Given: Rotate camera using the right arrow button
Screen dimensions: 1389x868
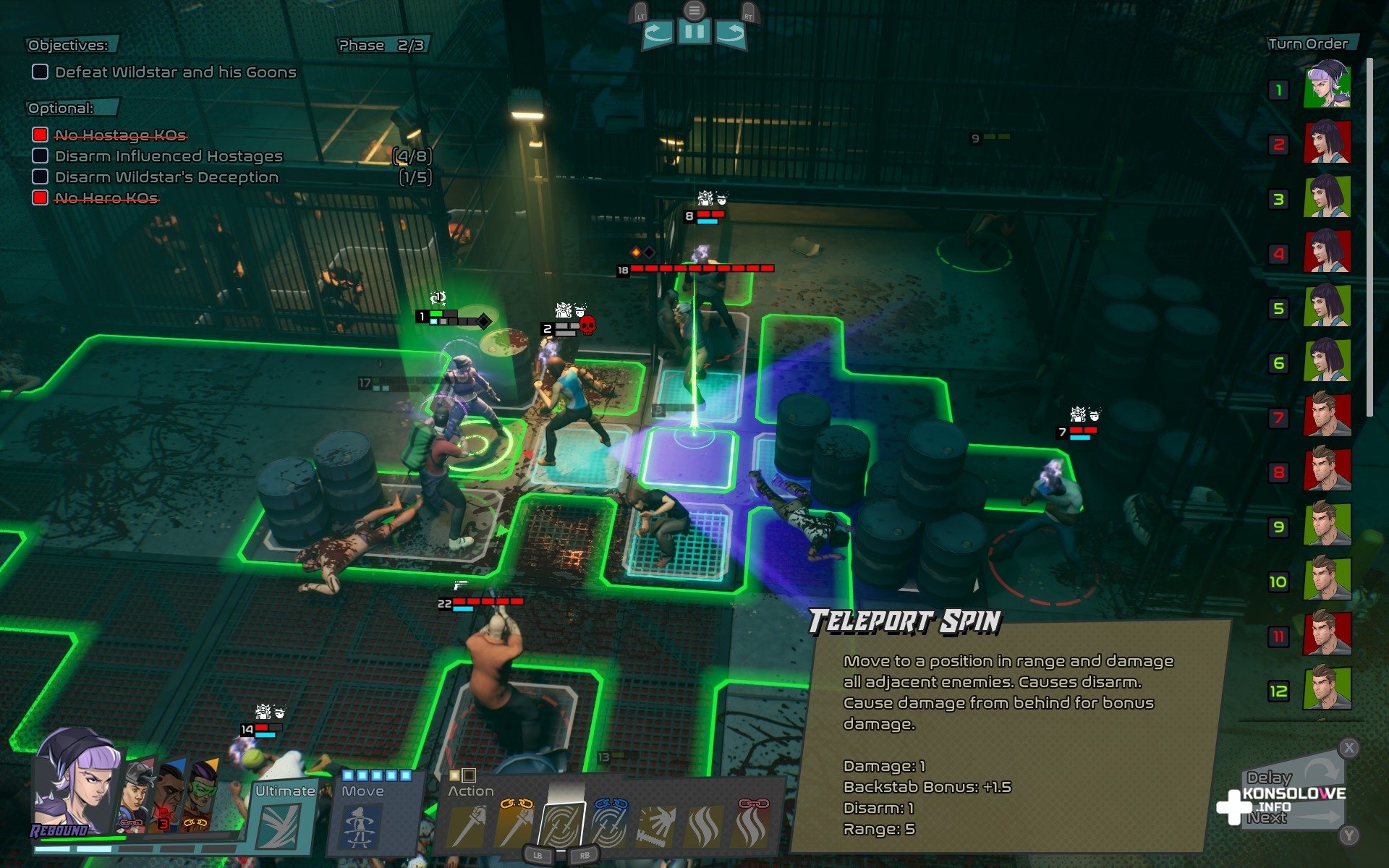Looking at the screenshot, I should pos(731,33).
